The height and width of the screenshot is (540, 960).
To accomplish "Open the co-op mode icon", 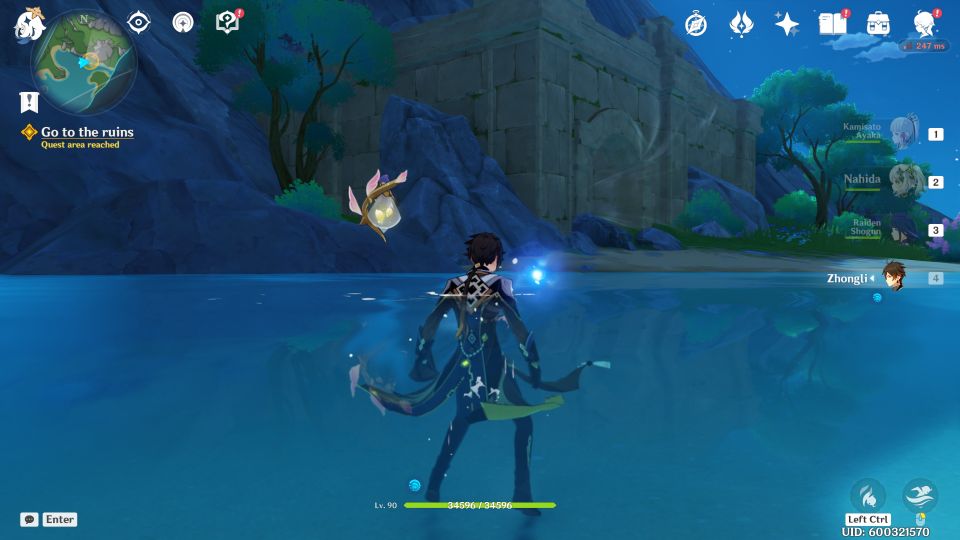I will pos(182,22).
